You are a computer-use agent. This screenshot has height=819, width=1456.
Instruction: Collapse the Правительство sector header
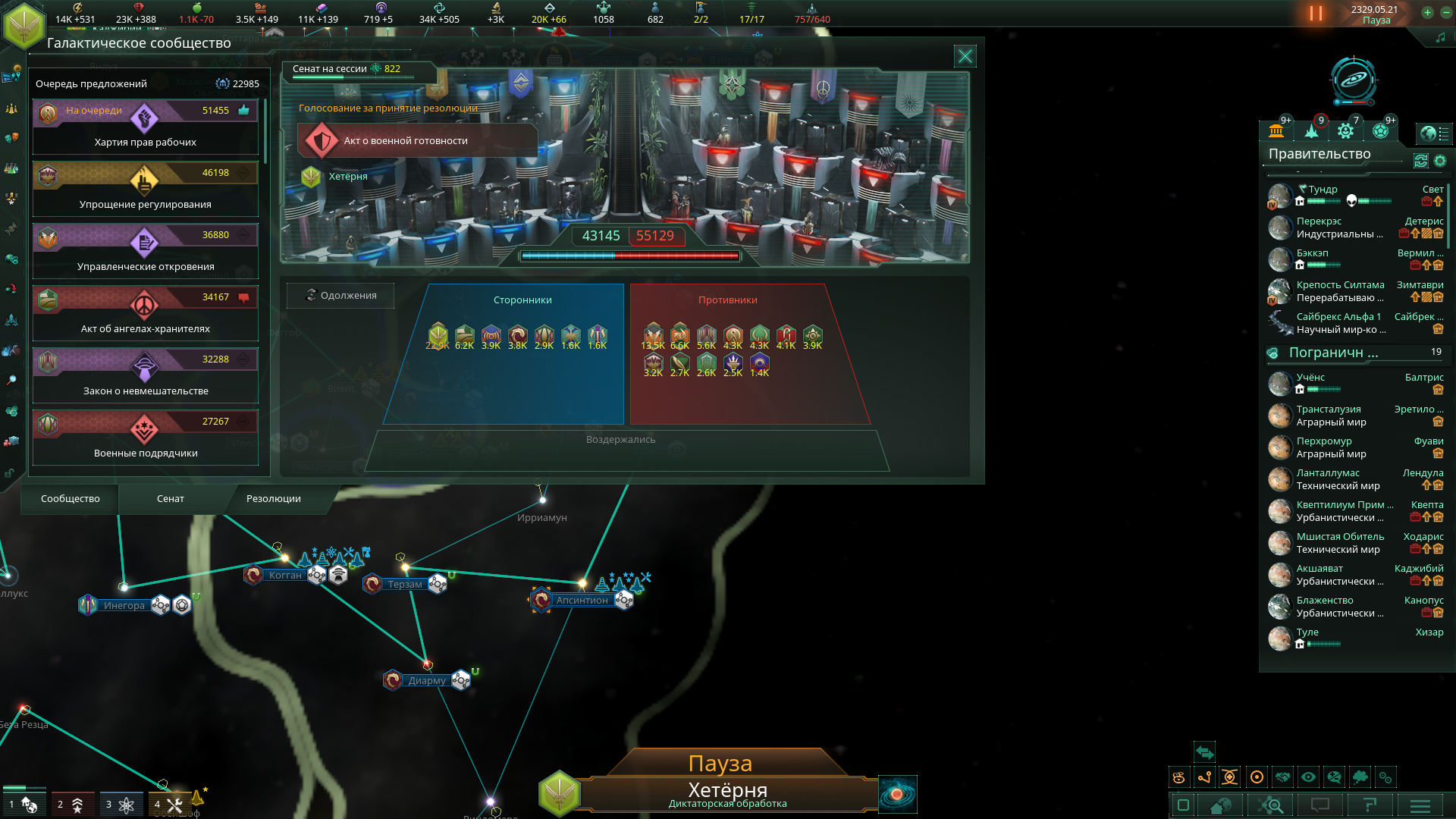pyautogui.click(x=1319, y=154)
